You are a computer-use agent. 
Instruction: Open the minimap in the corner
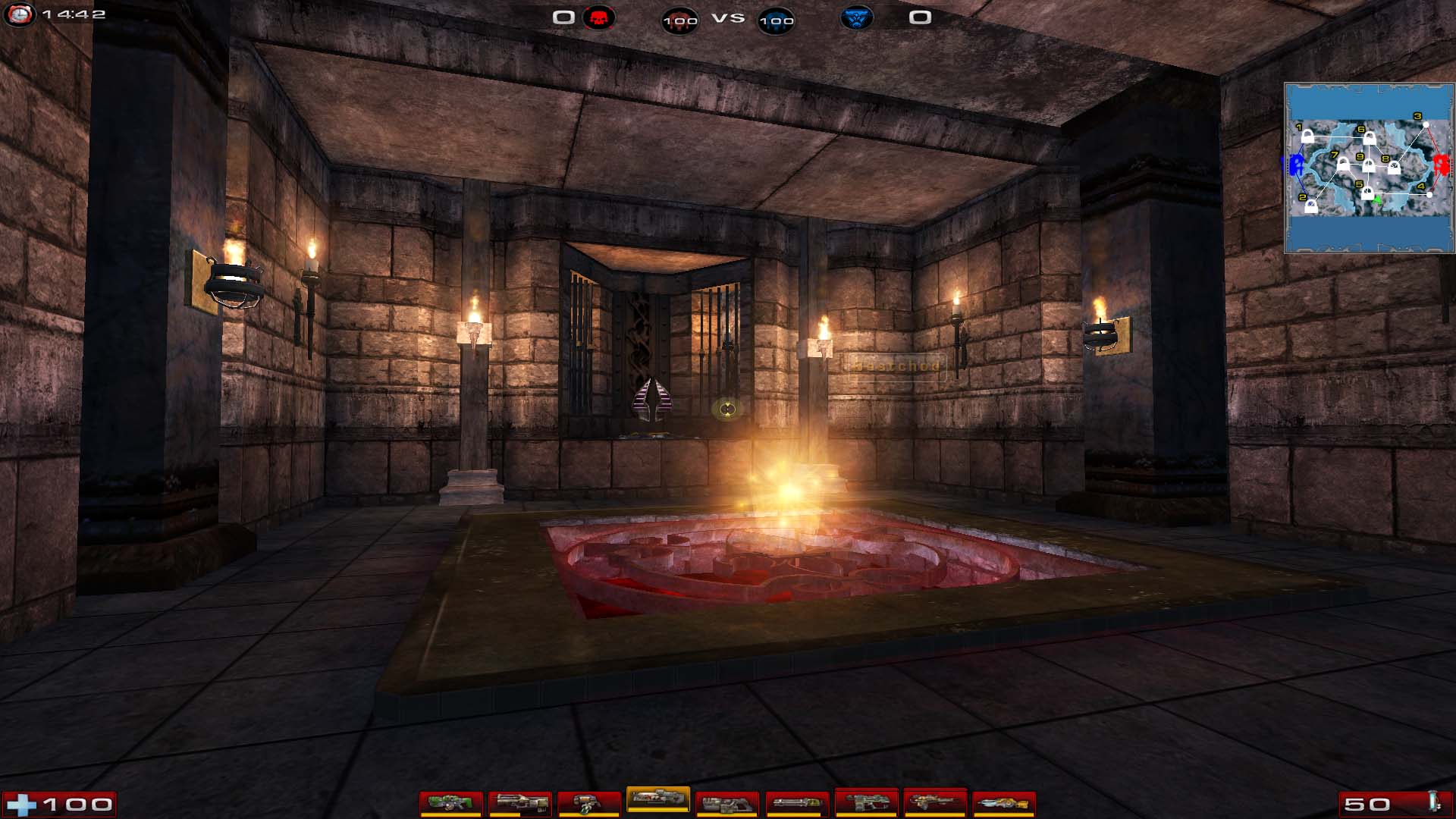1369,168
